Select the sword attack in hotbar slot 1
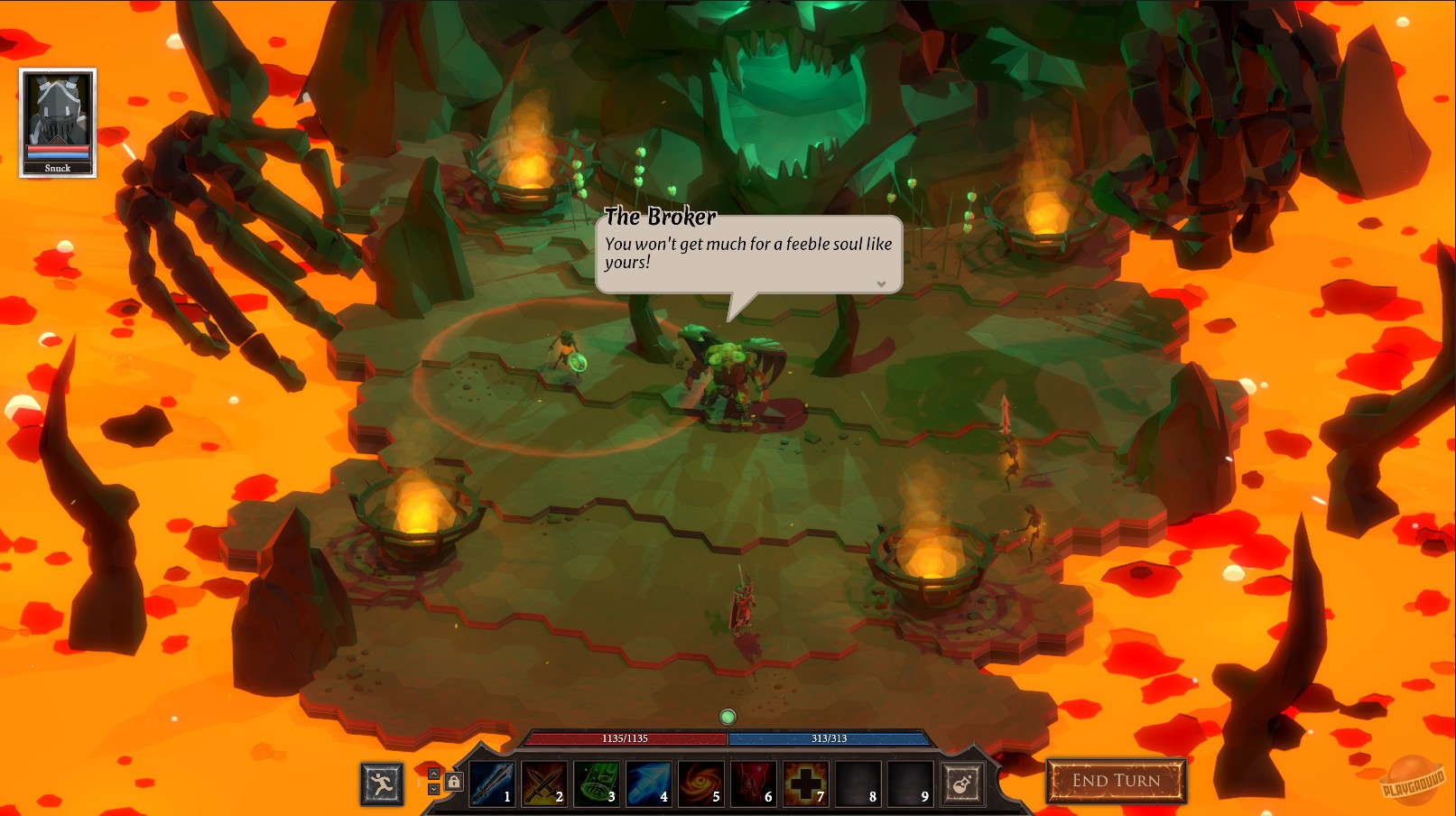 click(x=493, y=782)
